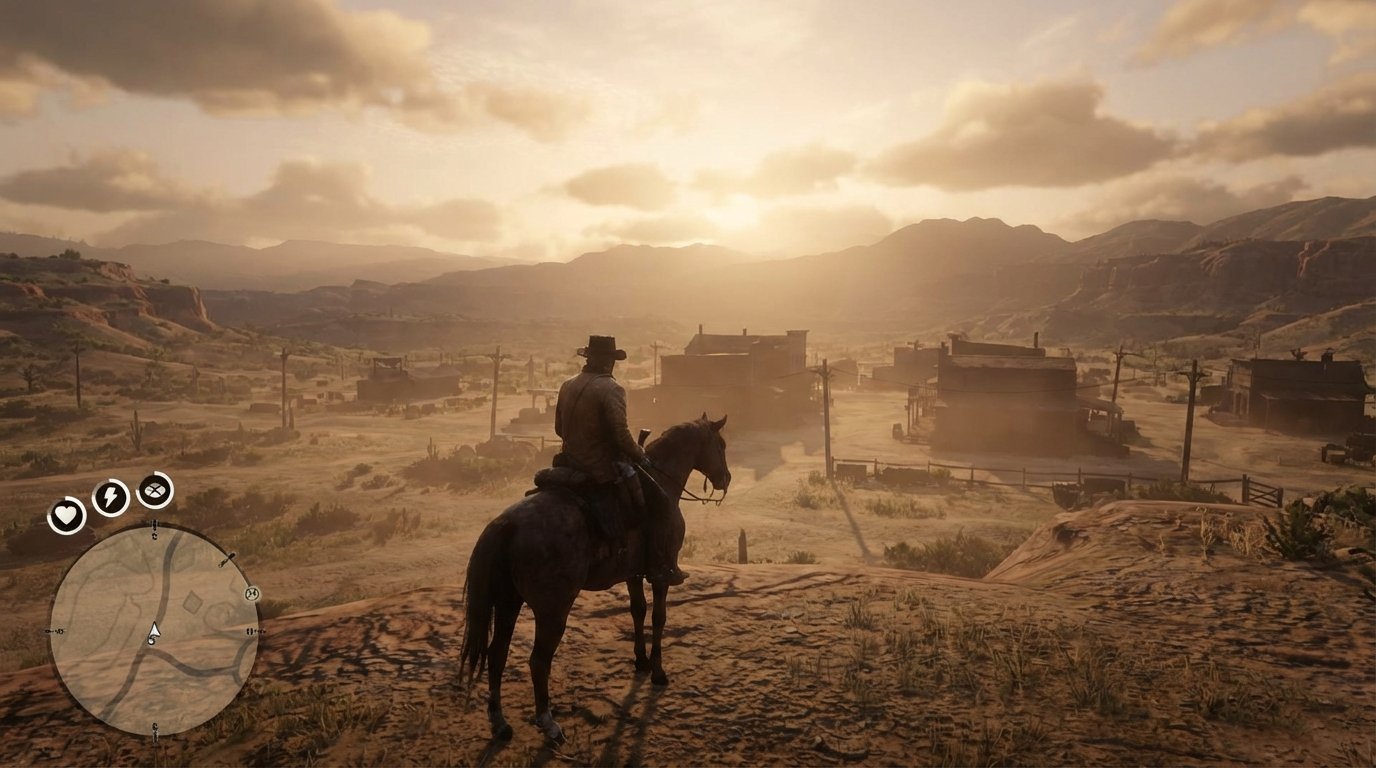Click the item marker on minimap right edge
This screenshot has width=1376, height=768.
[253, 631]
